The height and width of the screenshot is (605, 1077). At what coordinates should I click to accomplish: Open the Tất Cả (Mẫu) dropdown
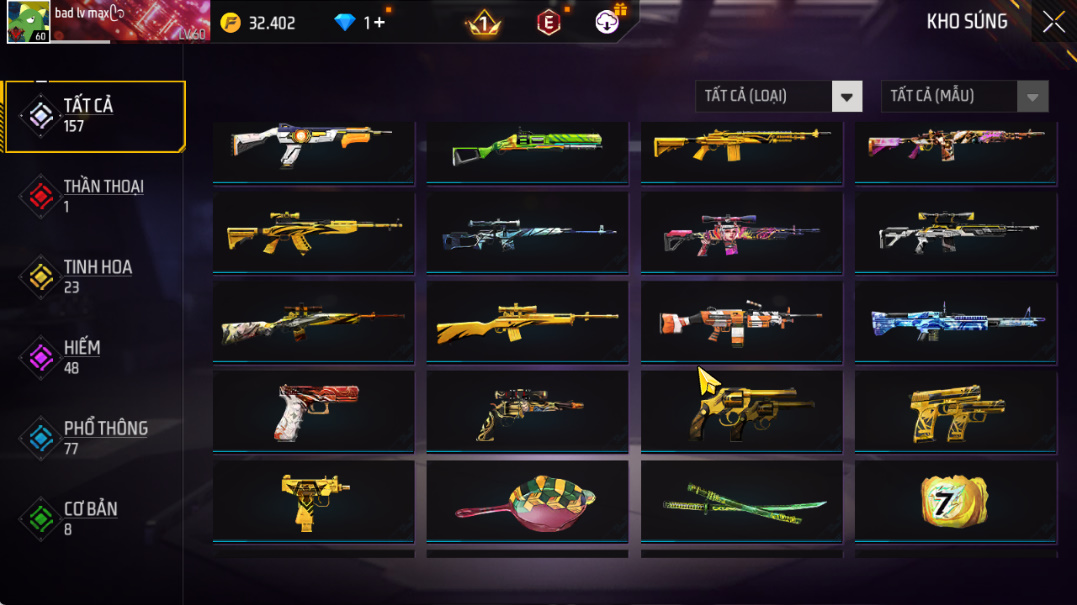pyautogui.click(x=1032, y=96)
